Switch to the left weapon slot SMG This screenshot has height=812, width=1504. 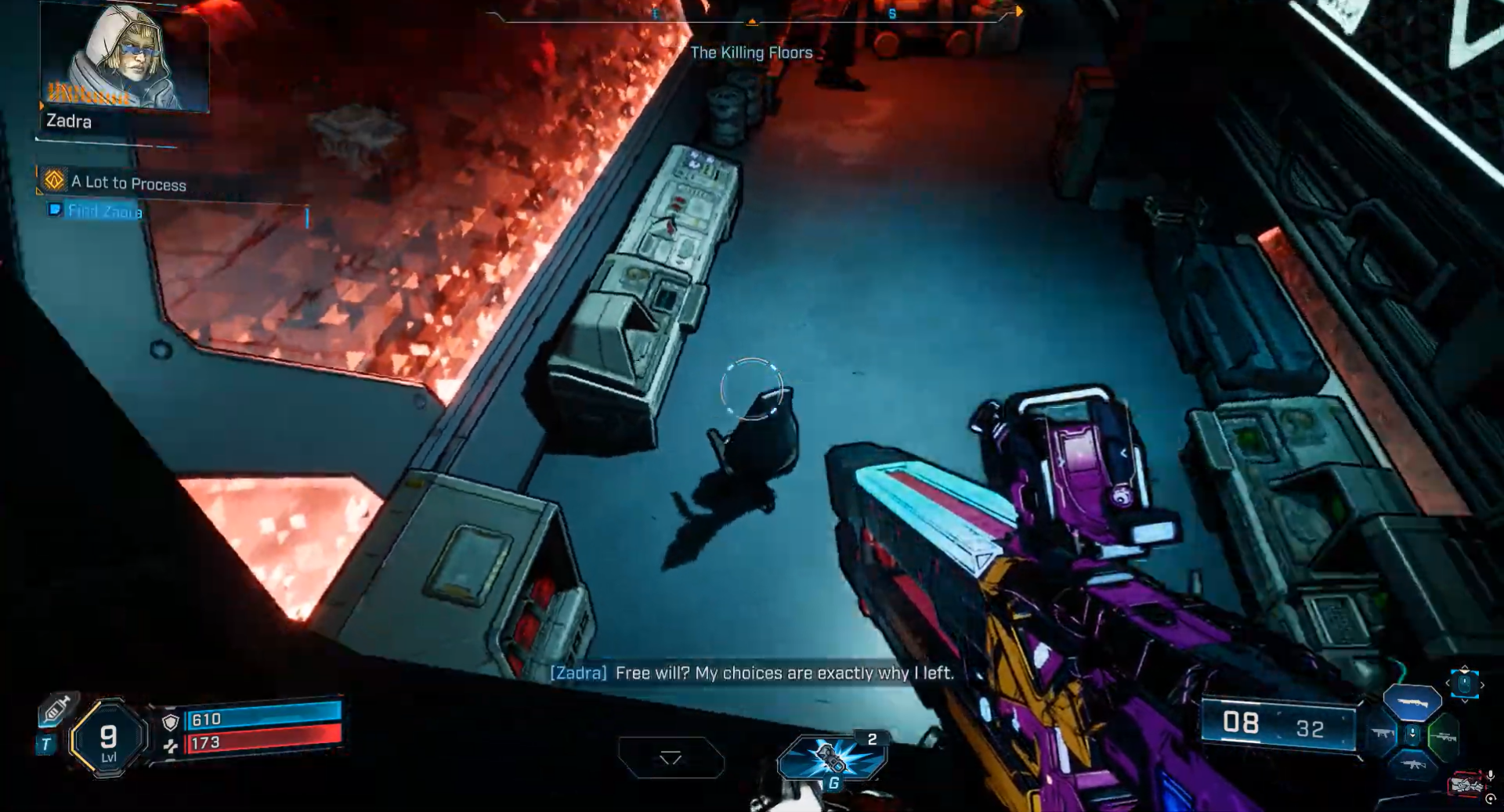[x=1381, y=734]
